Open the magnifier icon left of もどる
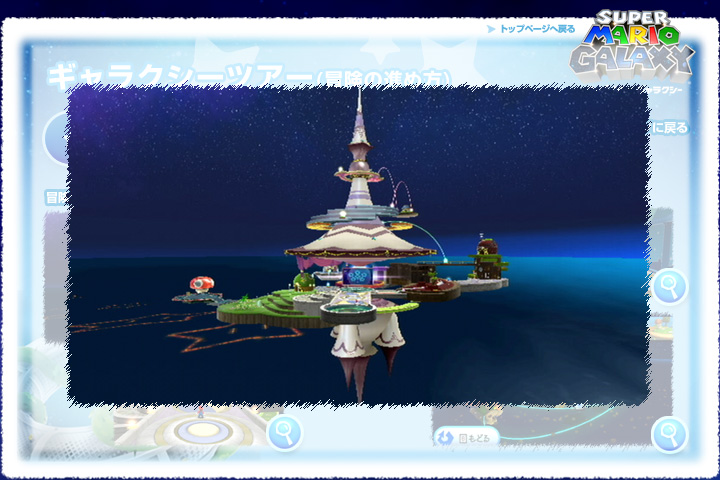This screenshot has height=480, width=720. pos(285,432)
